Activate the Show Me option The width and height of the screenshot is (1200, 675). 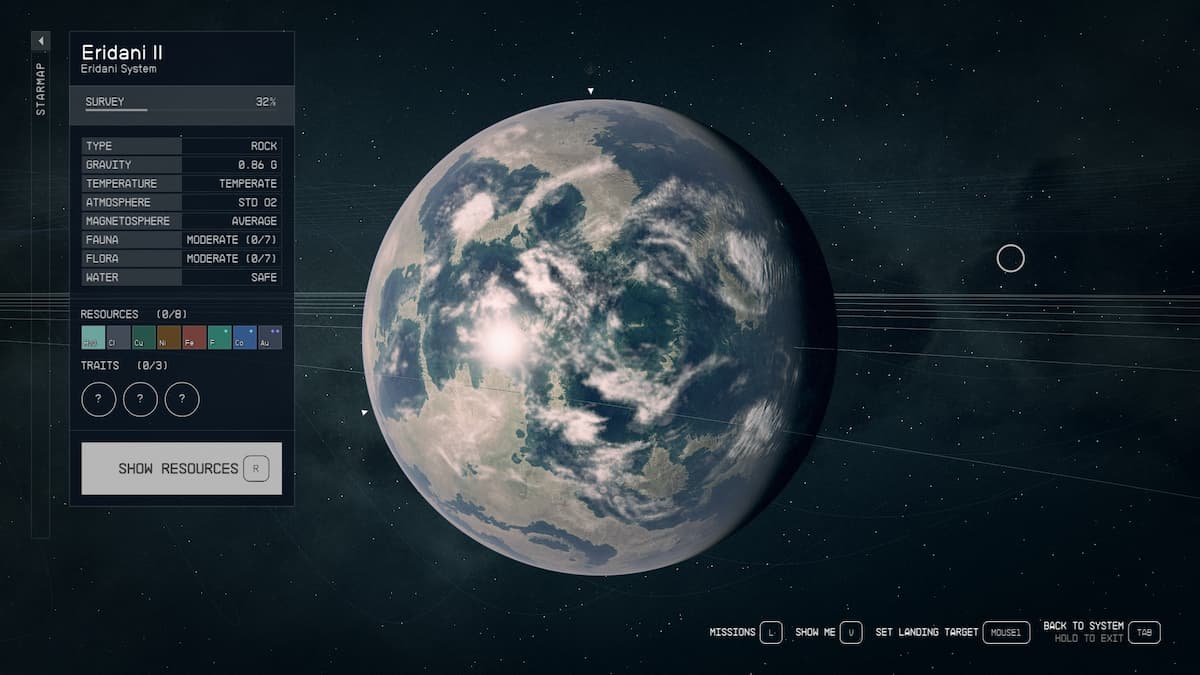point(828,632)
